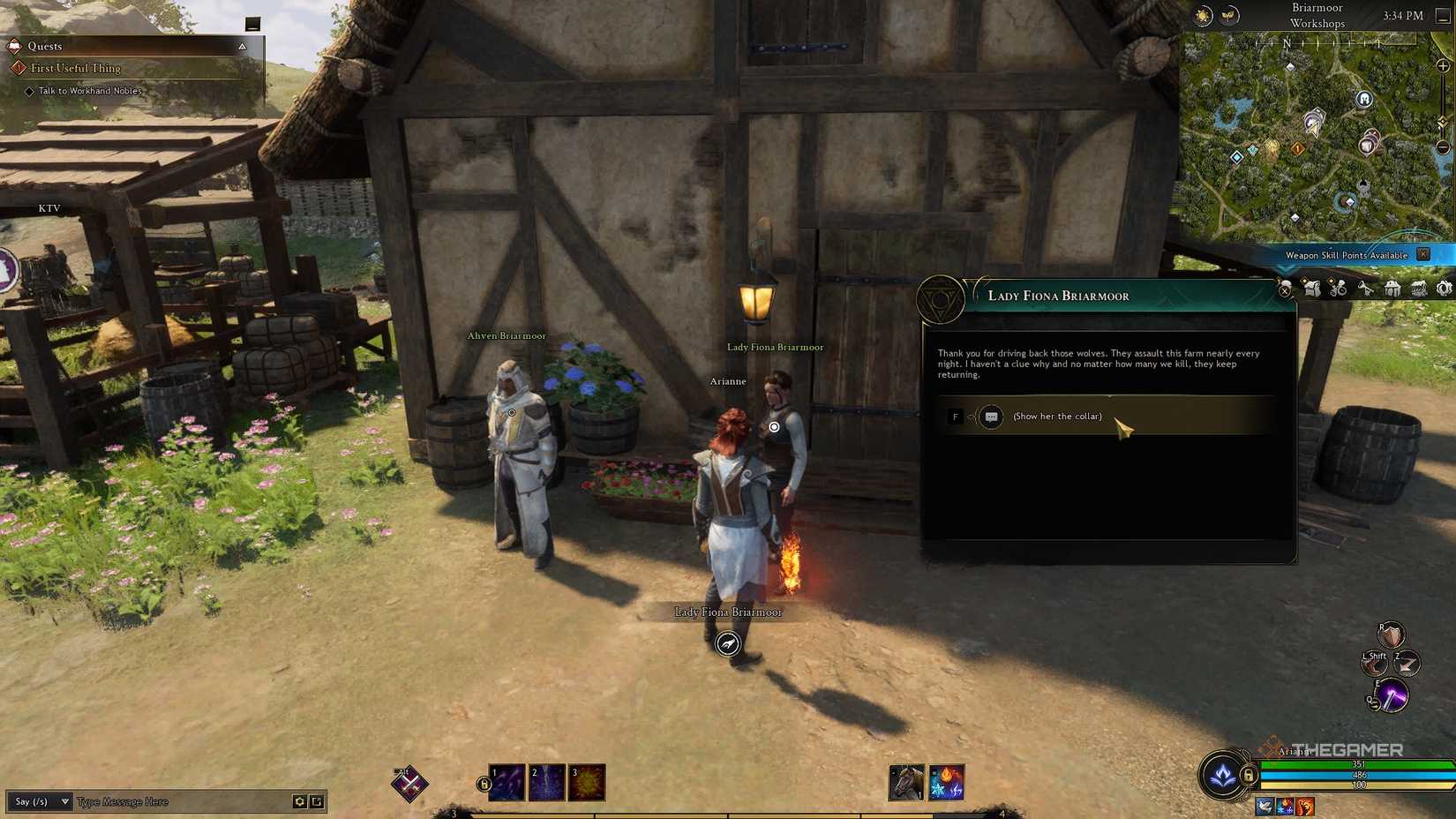Open the house icon in the minimap toolbar
The height and width of the screenshot is (819, 1456).
(1392, 289)
